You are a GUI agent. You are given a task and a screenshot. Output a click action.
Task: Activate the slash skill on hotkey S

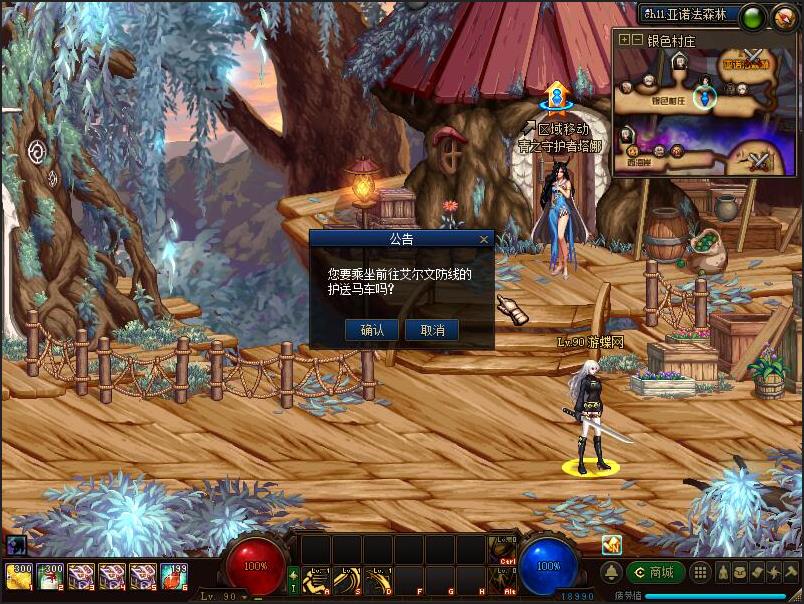pos(347,579)
